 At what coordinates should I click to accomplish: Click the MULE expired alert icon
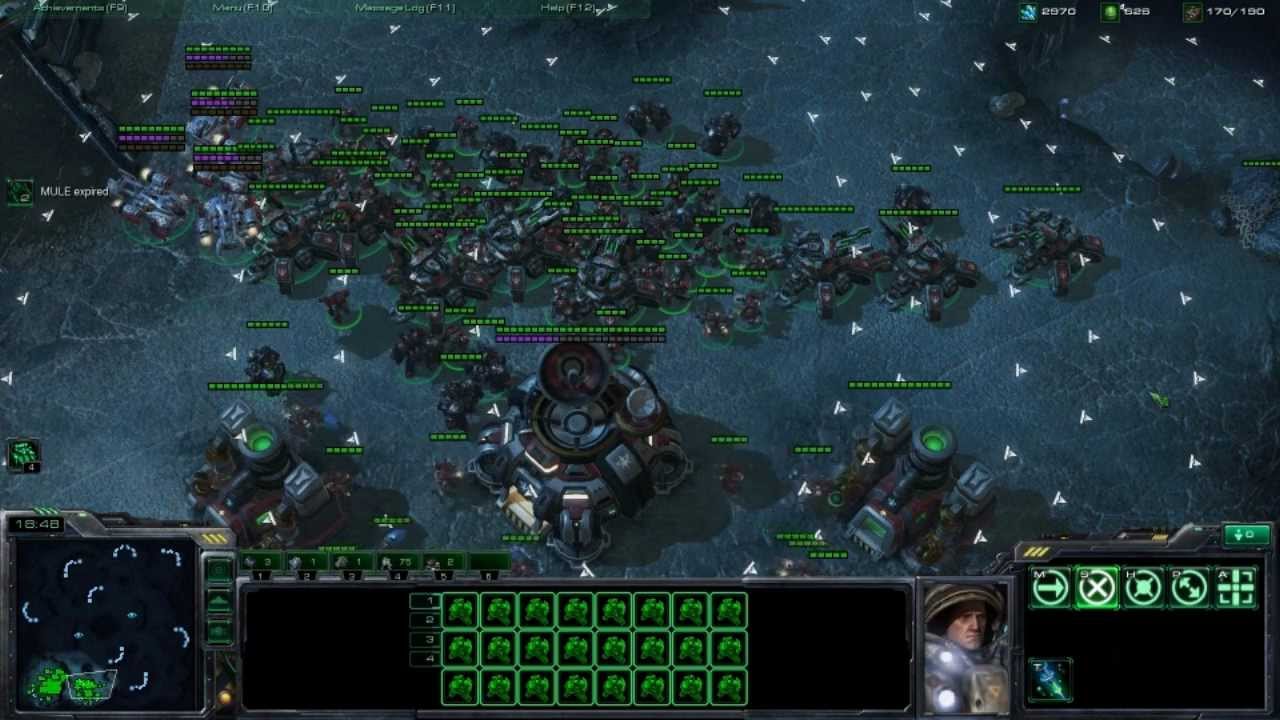tap(20, 192)
